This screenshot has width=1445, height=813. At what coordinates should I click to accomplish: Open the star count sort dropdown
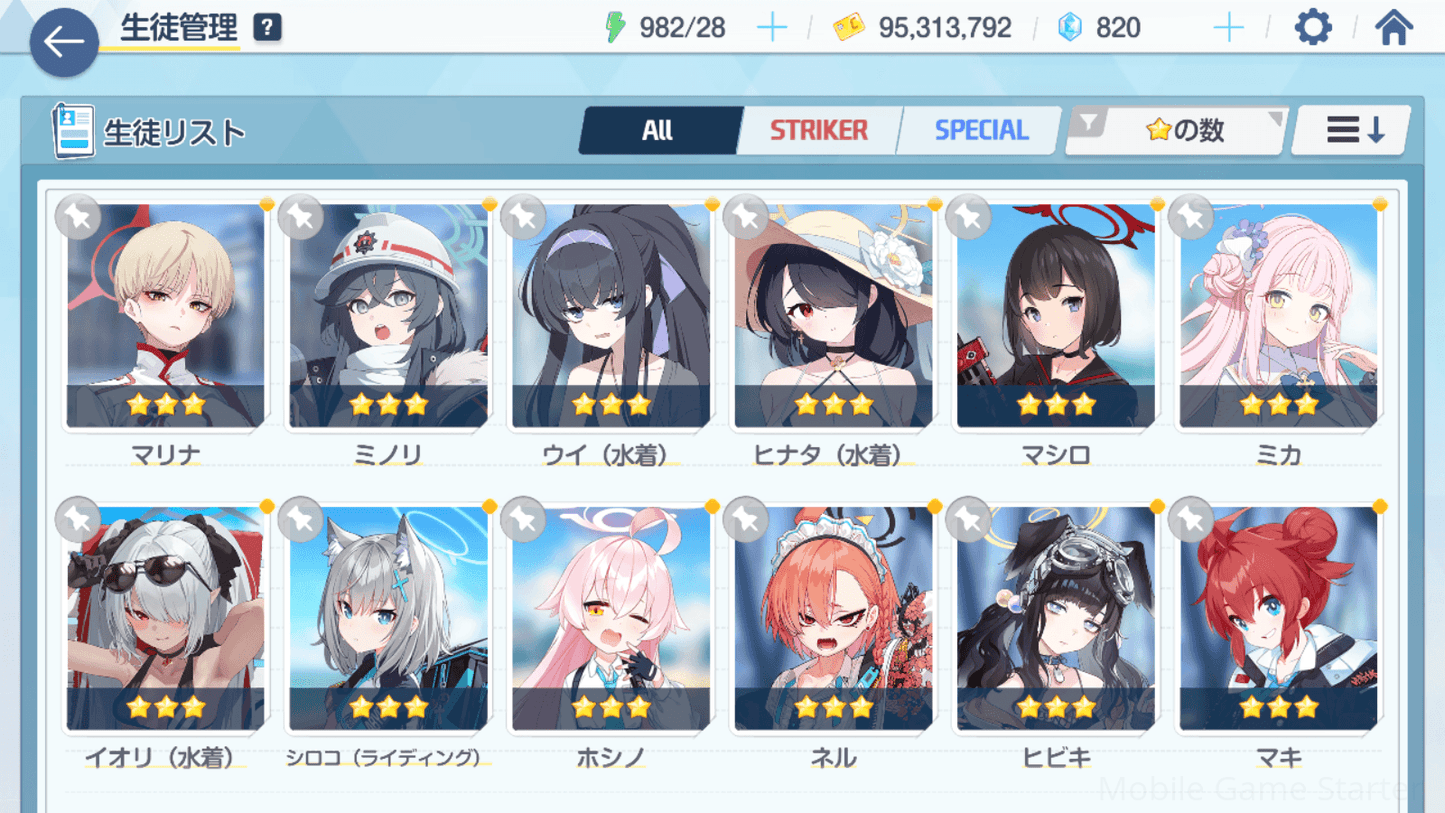pos(1177,130)
